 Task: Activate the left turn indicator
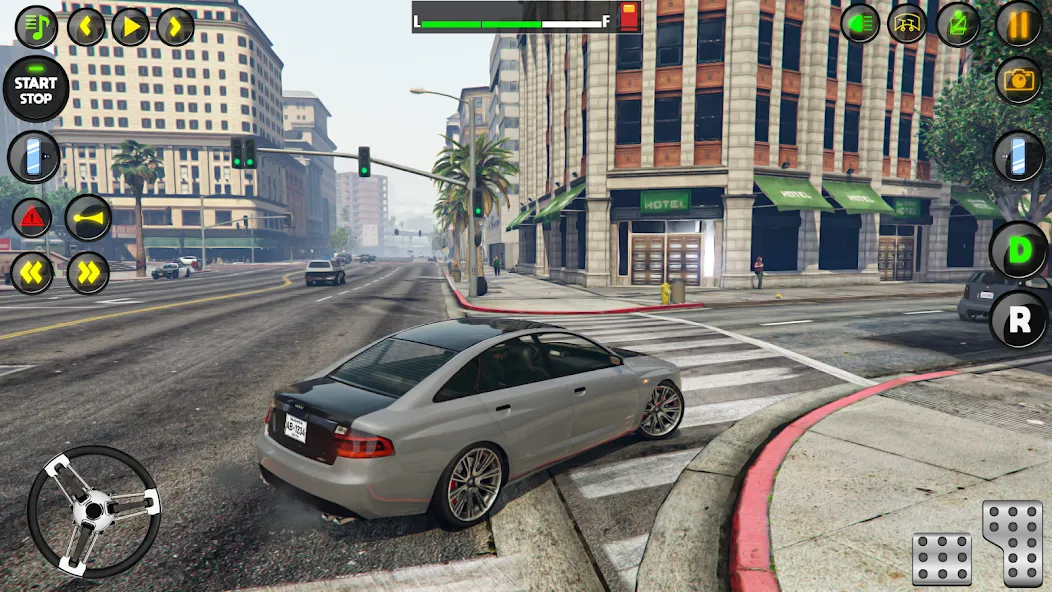32,272
